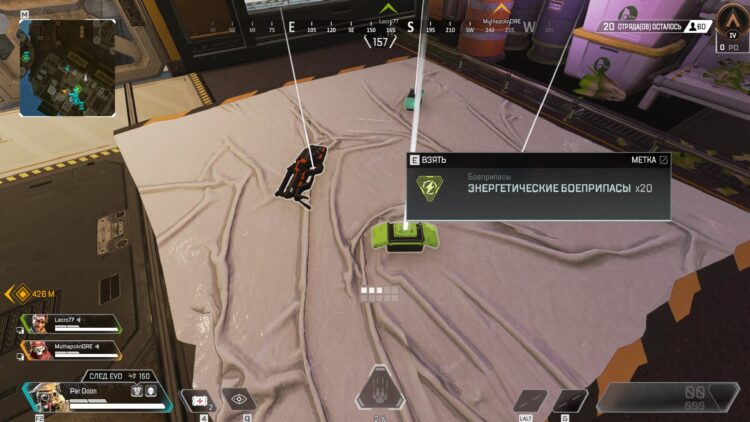Click Per Doon's player portrait

tap(40, 396)
